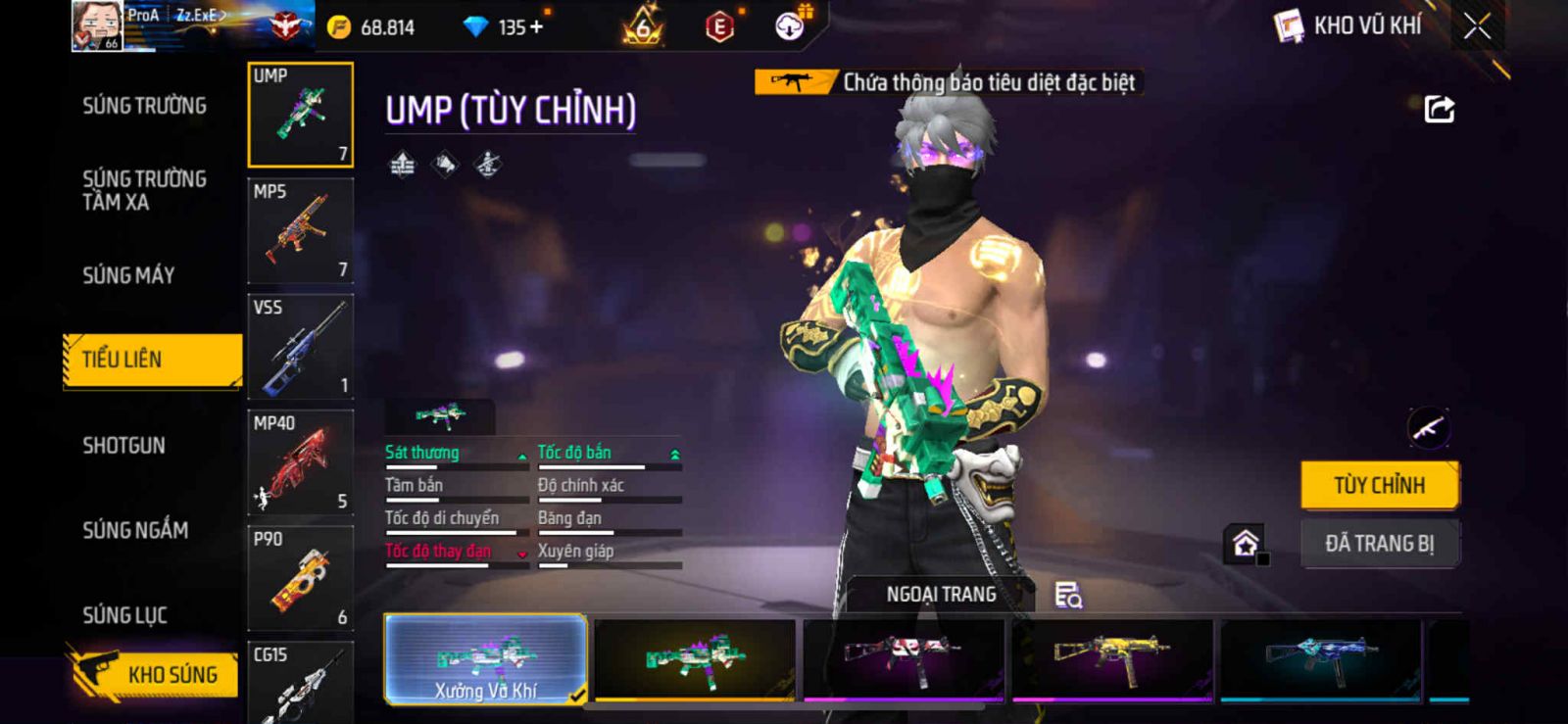
Task: Select the MP40 weapon slot
Action: pos(300,462)
